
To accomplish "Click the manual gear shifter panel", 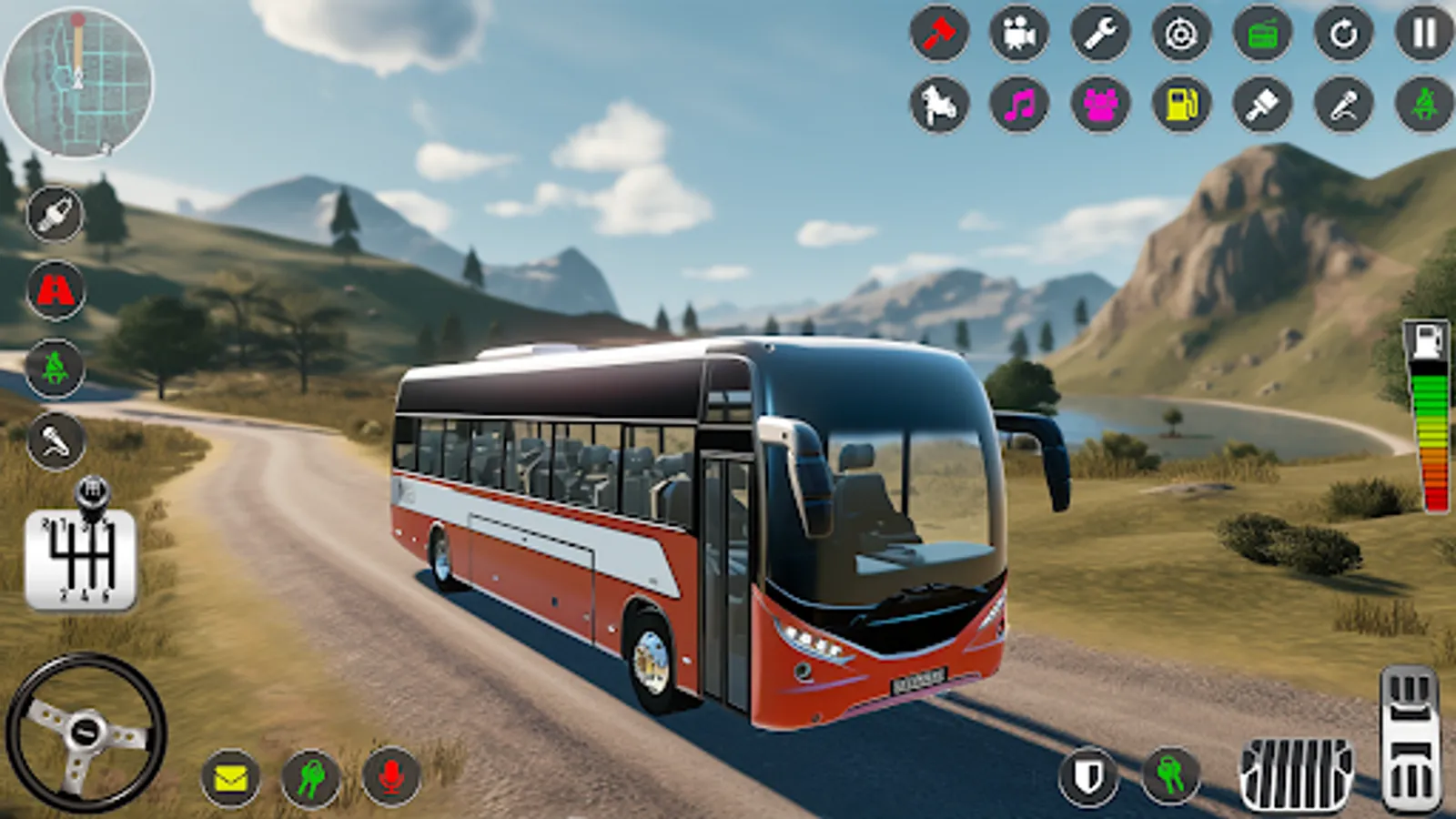I will coord(80,557).
